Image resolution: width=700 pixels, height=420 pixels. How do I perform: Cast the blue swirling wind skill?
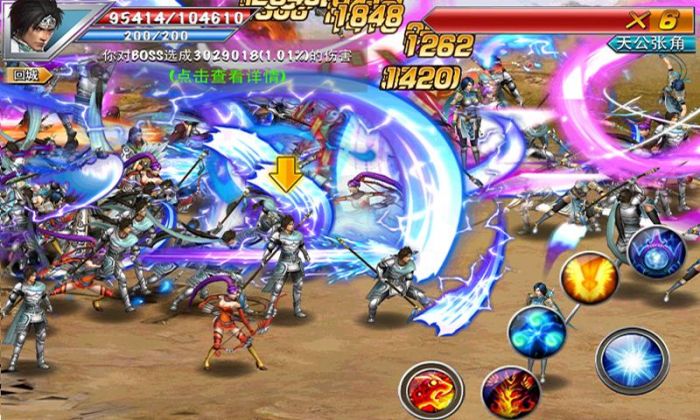[x=536, y=332]
